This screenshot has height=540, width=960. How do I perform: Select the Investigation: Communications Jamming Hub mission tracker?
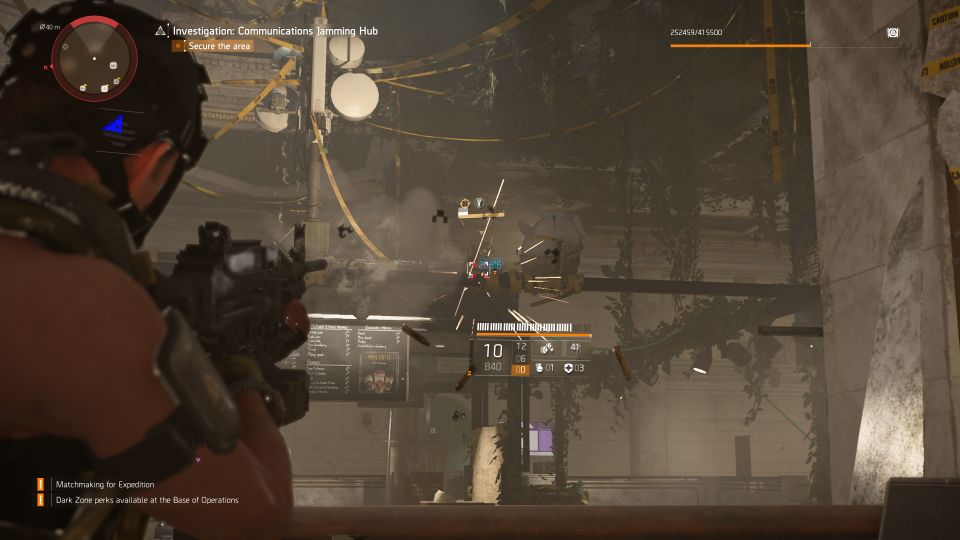point(275,31)
